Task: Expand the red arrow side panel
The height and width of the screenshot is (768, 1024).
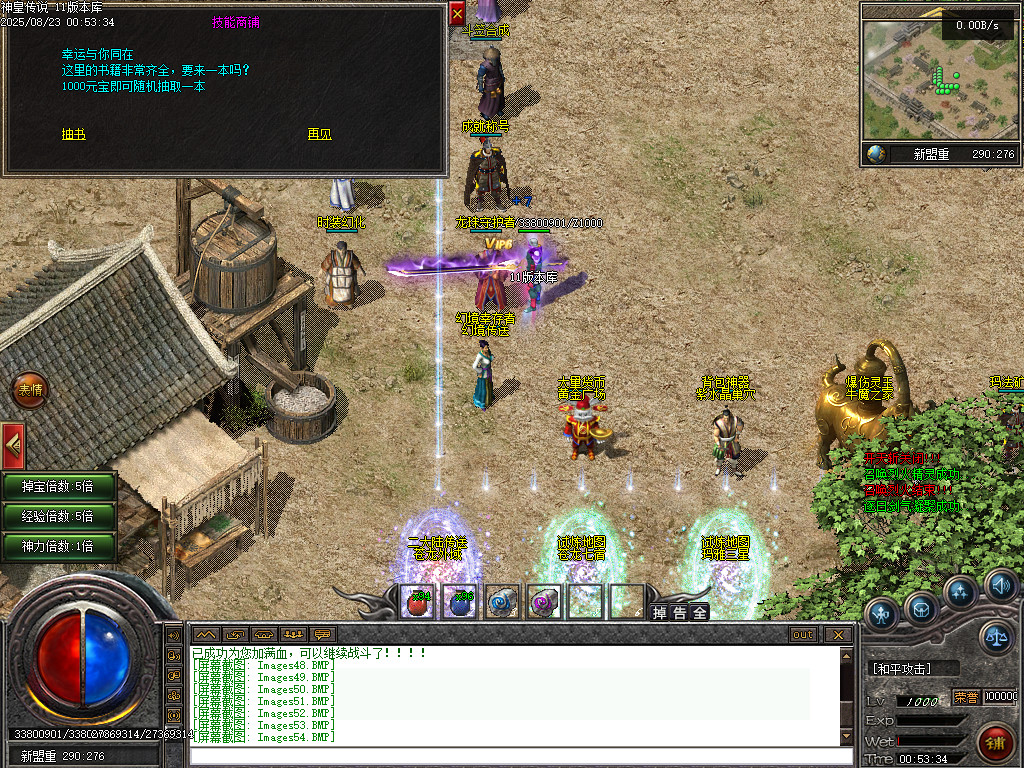Action: (x=12, y=440)
